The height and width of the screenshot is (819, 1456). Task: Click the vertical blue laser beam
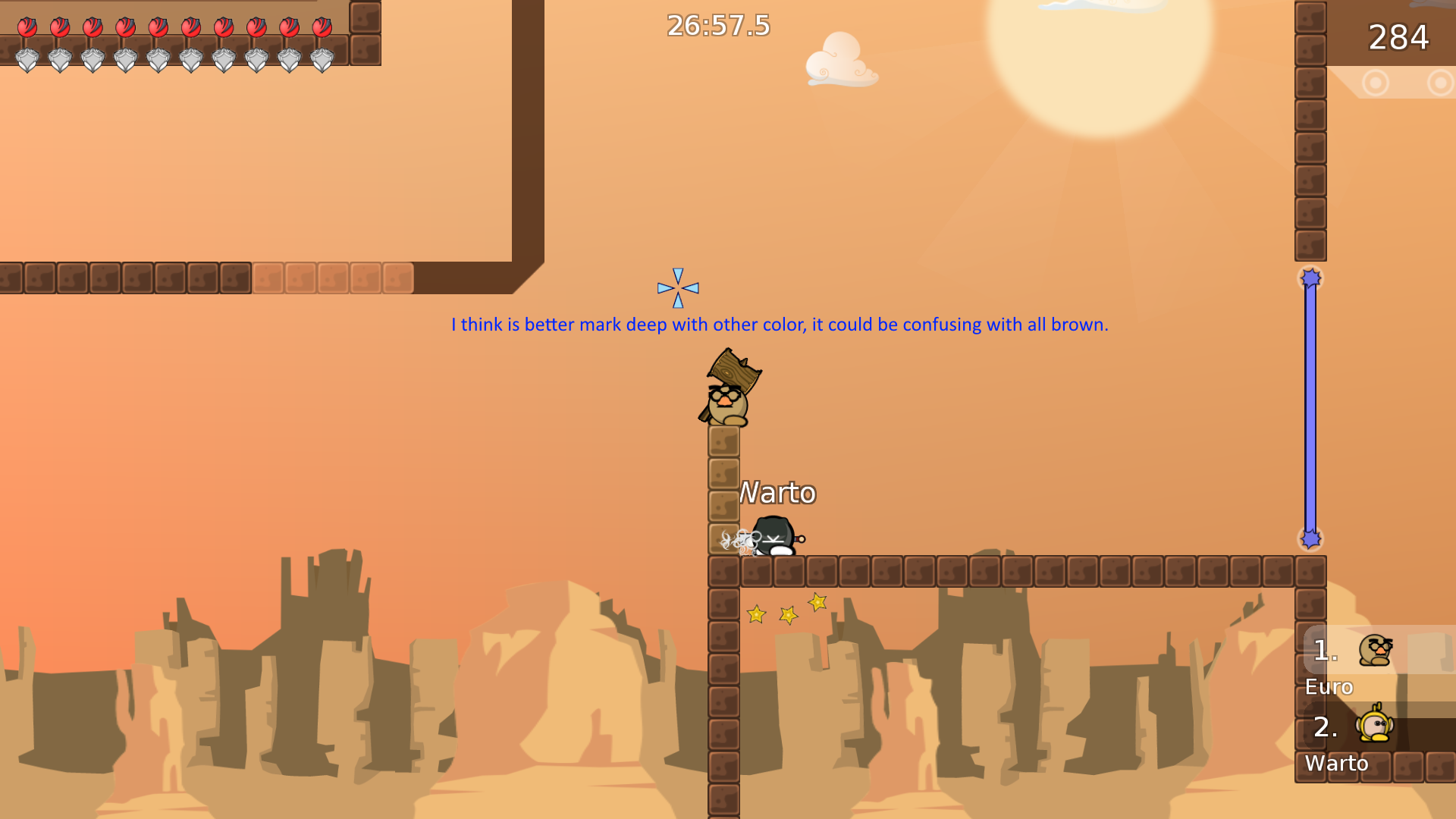coord(1309,409)
